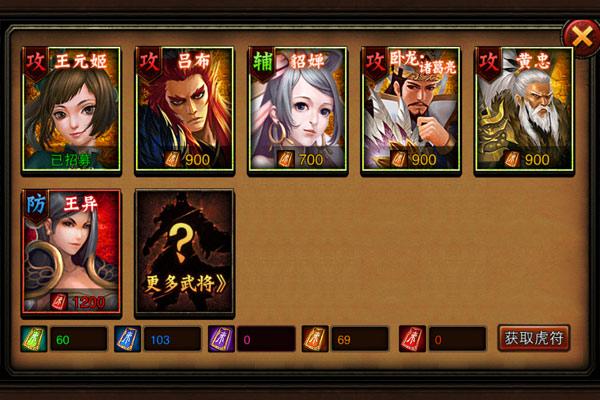This screenshot has height=400, width=600.
Task: Open 更多武将 to view more generals
Action: pyautogui.click(x=184, y=252)
